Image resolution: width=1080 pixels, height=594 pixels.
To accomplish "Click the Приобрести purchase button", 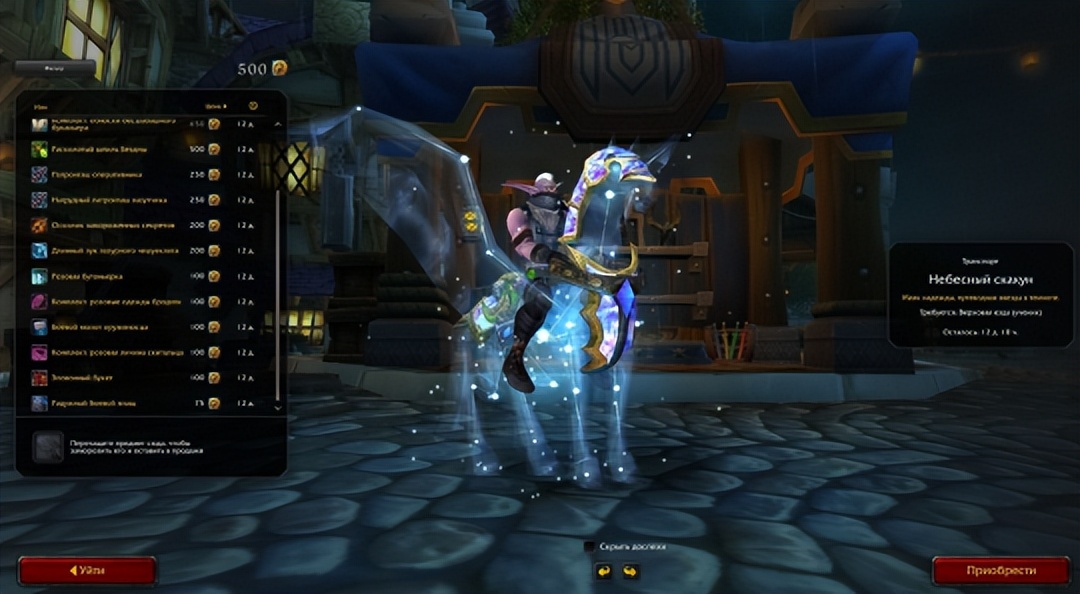I will 1001,571.
